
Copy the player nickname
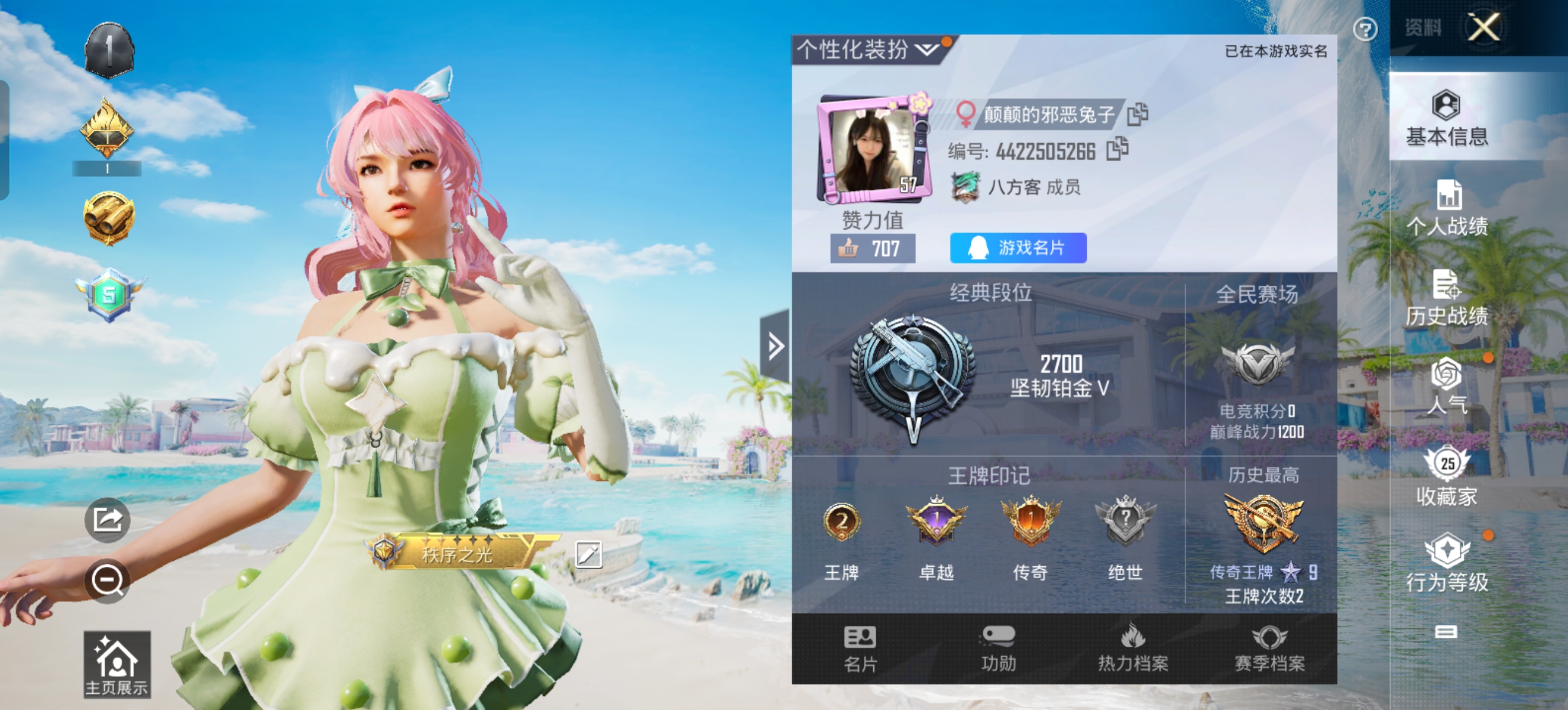pyautogui.click(x=1137, y=114)
